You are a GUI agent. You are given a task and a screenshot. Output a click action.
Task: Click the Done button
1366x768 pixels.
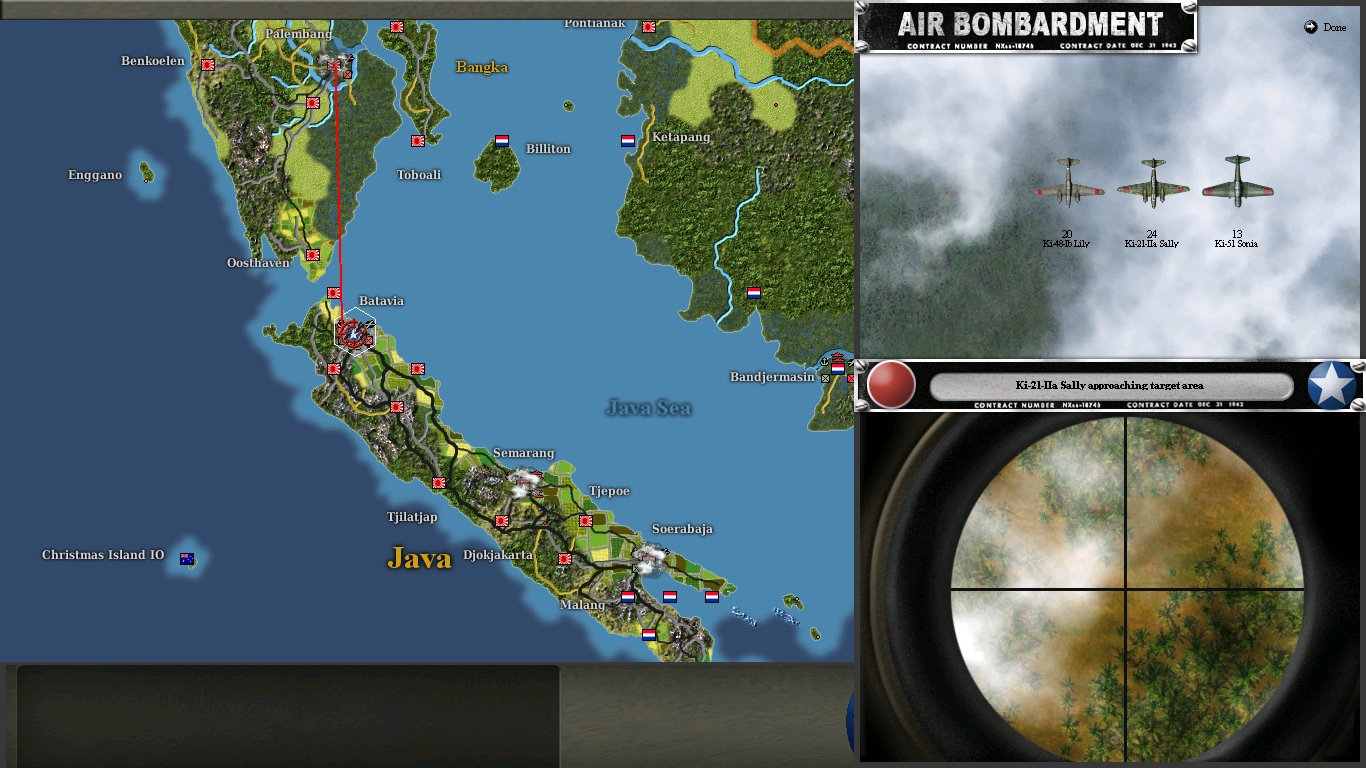pos(1326,27)
